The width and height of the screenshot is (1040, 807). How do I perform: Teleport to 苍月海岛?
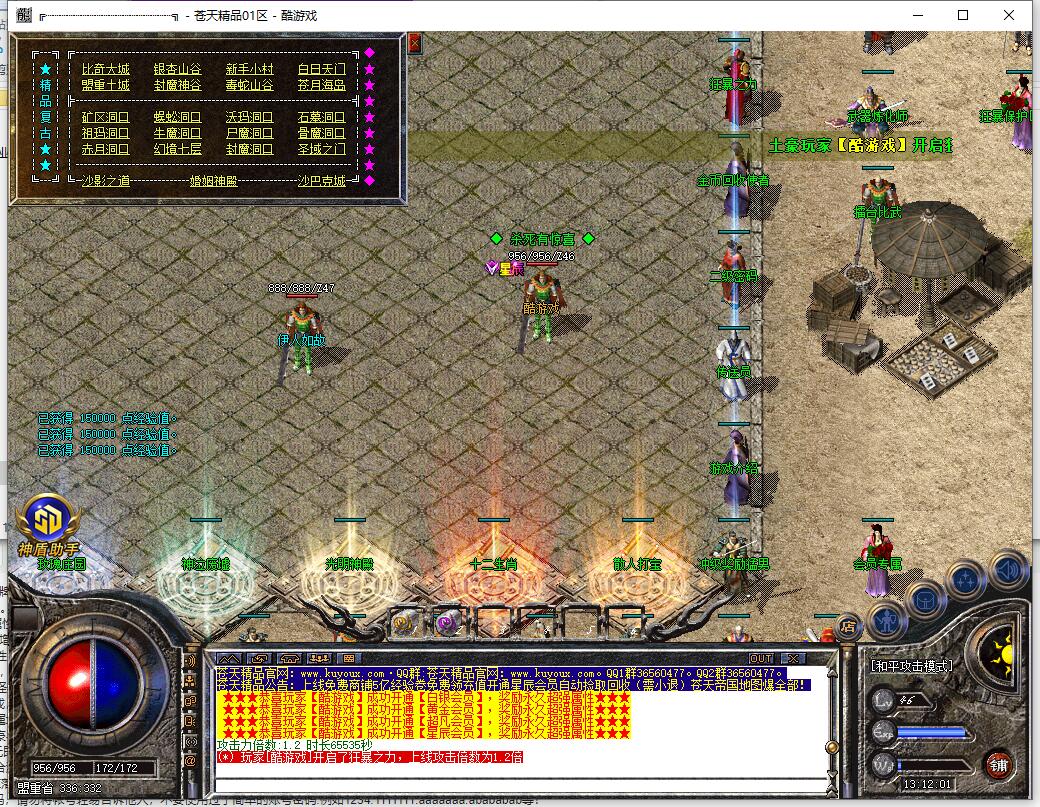[x=321, y=85]
